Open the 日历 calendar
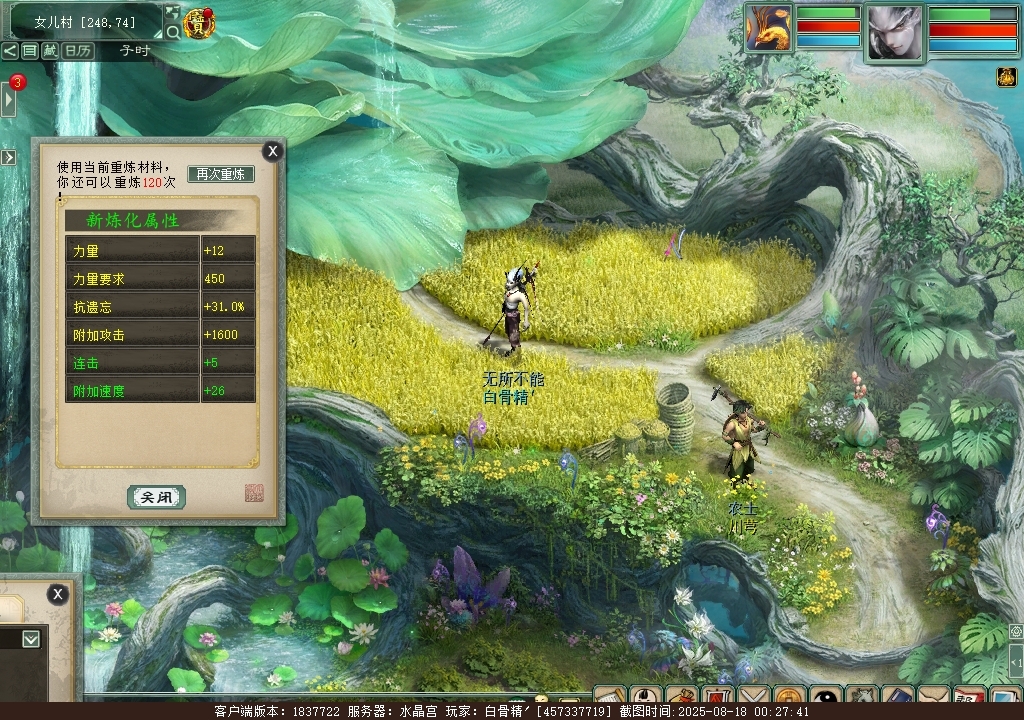Viewport: 1024px width, 720px height. (x=77, y=50)
